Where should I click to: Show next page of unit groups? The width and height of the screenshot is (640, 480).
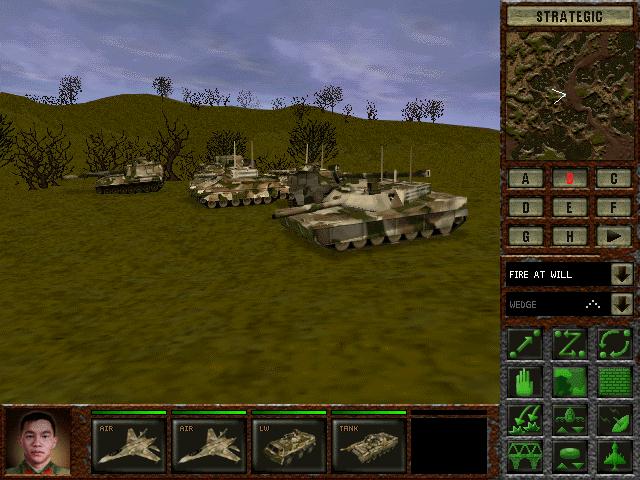click(x=613, y=237)
